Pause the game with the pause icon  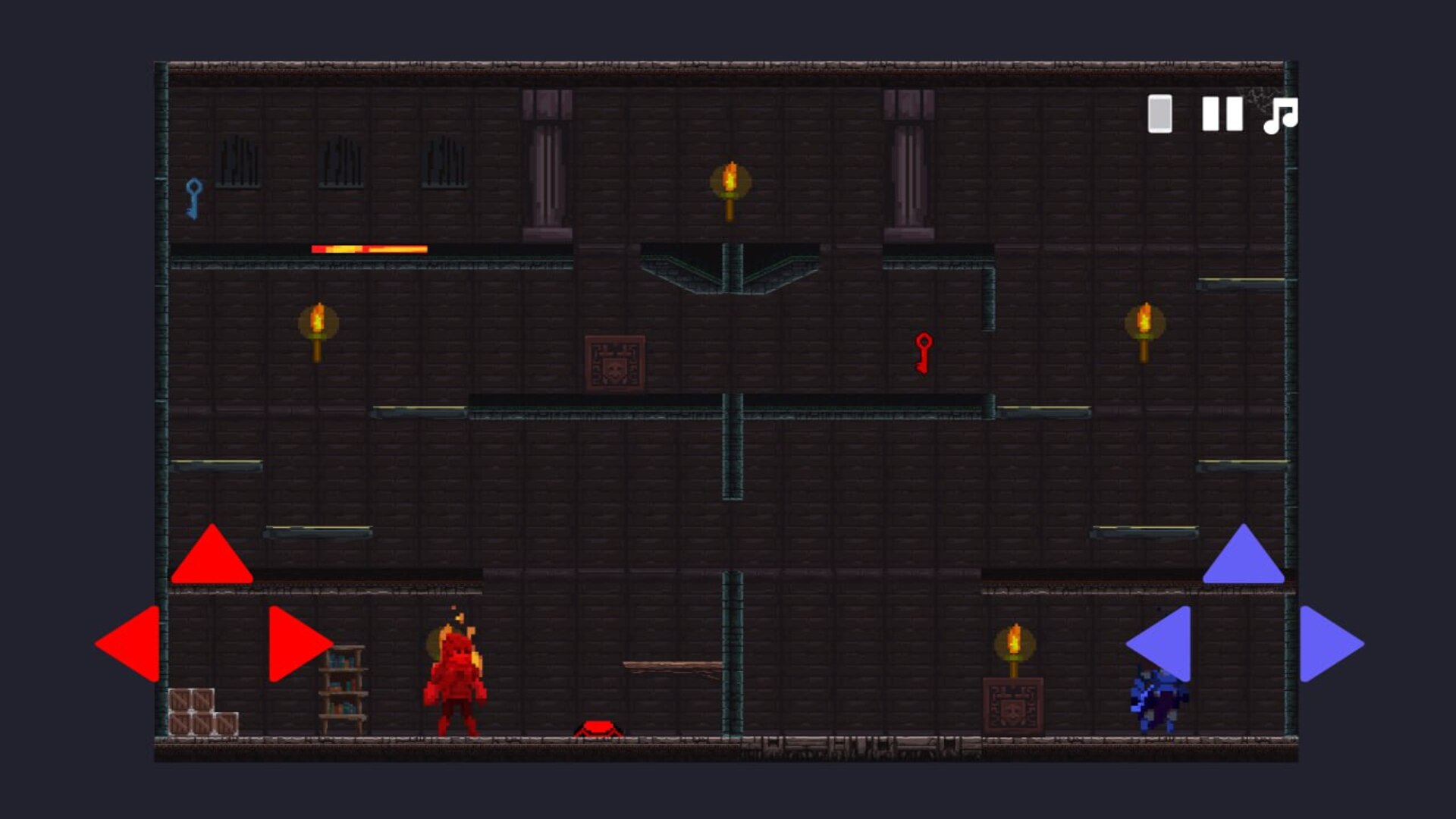click(x=1222, y=115)
